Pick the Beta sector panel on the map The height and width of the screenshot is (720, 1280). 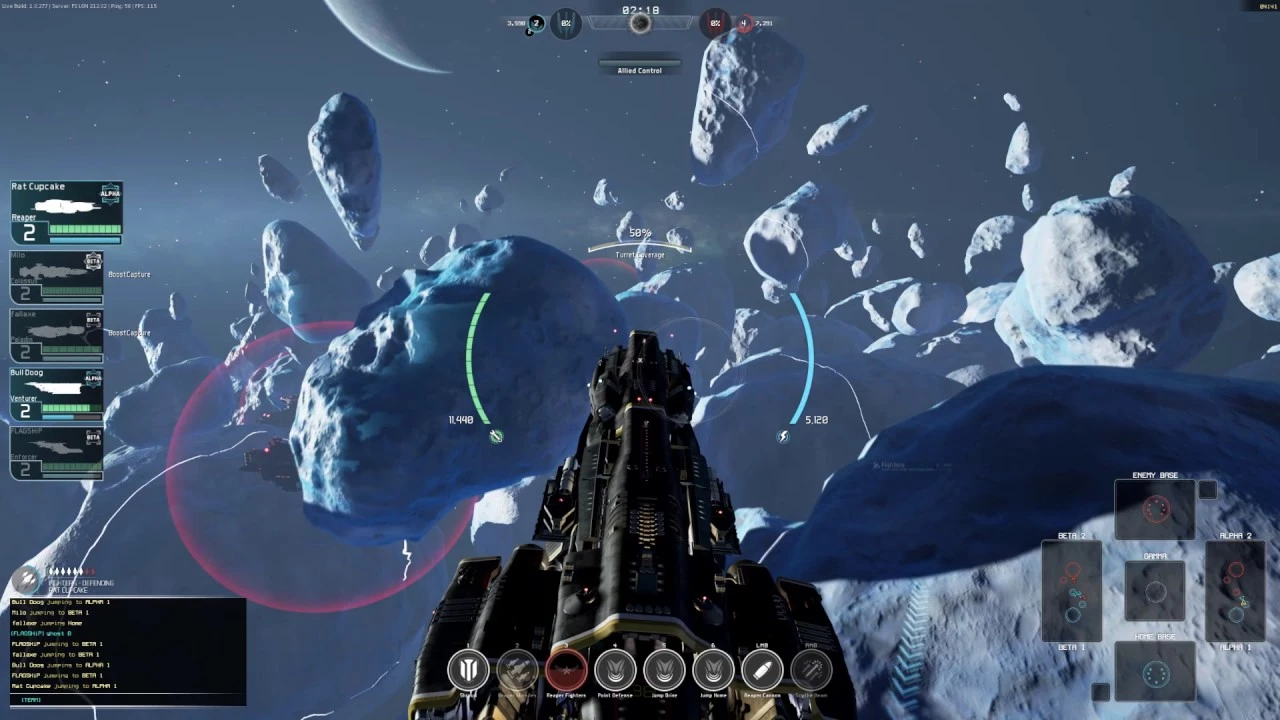pyautogui.click(x=1072, y=591)
